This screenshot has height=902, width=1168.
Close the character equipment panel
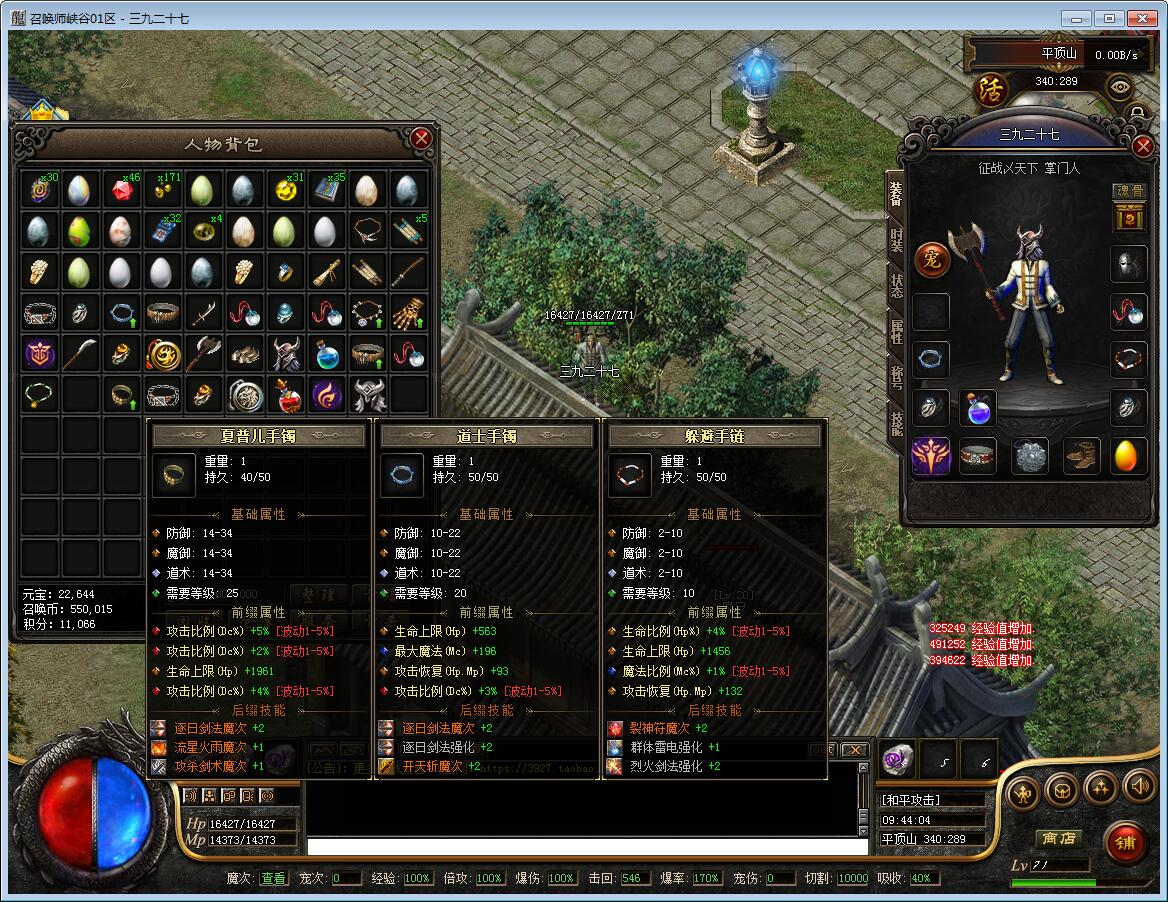point(1143,147)
